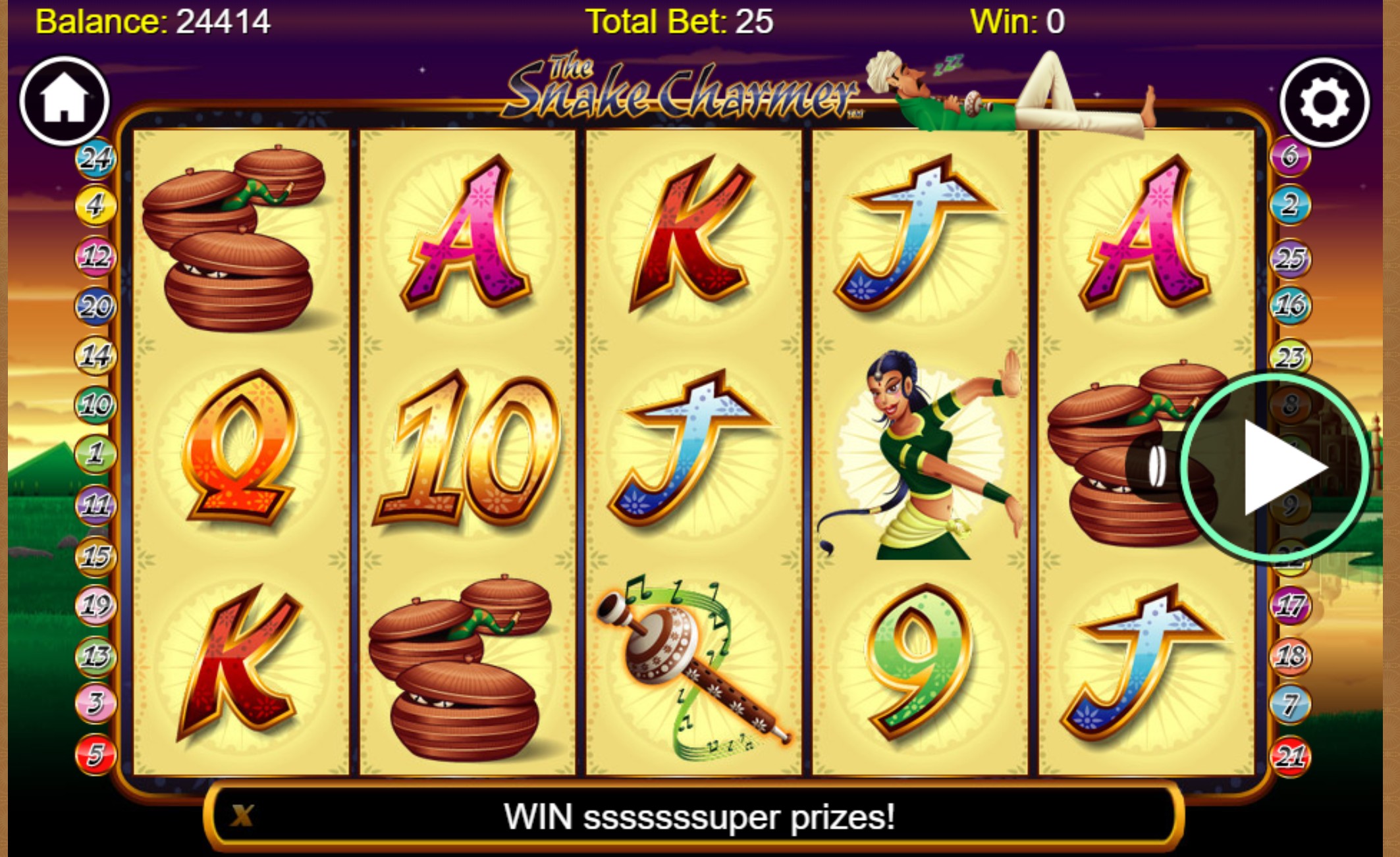Choose payline number 12
This screenshot has width=1400, height=857.
pos(96,256)
